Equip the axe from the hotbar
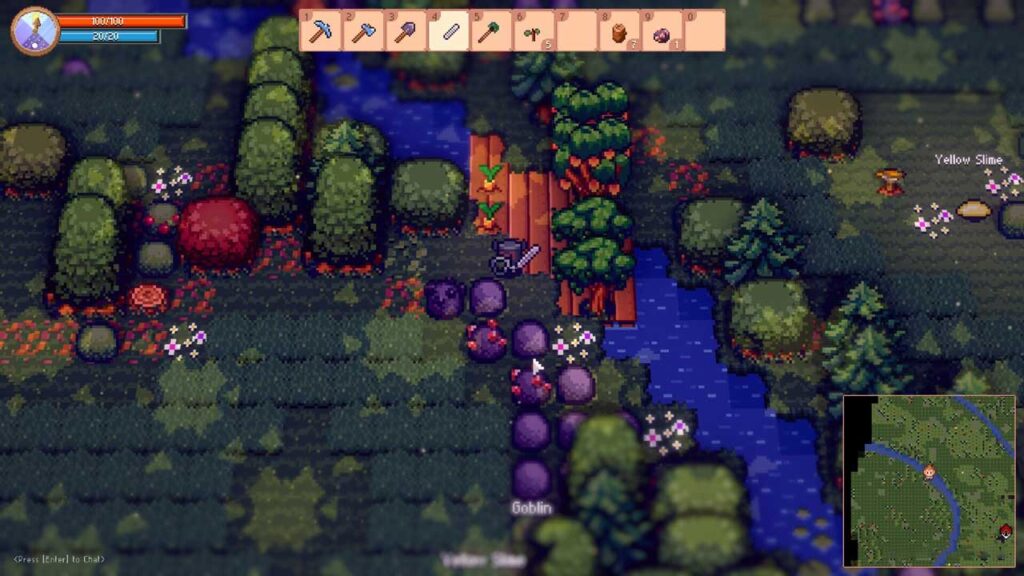This screenshot has width=1024, height=576. coord(363,31)
